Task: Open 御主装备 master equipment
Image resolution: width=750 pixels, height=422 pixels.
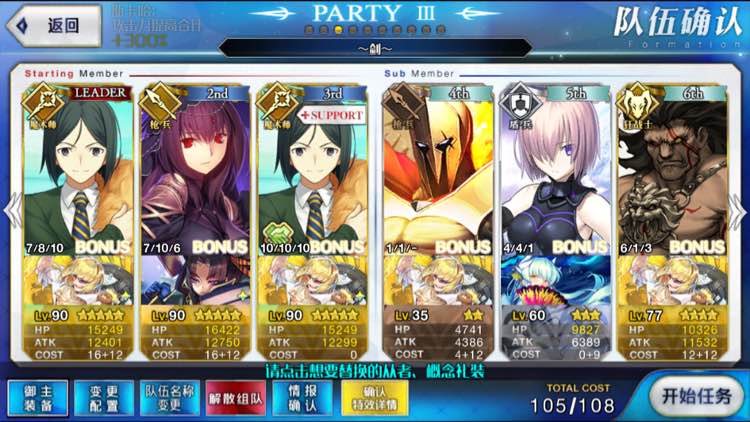Action: click(x=32, y=396)
